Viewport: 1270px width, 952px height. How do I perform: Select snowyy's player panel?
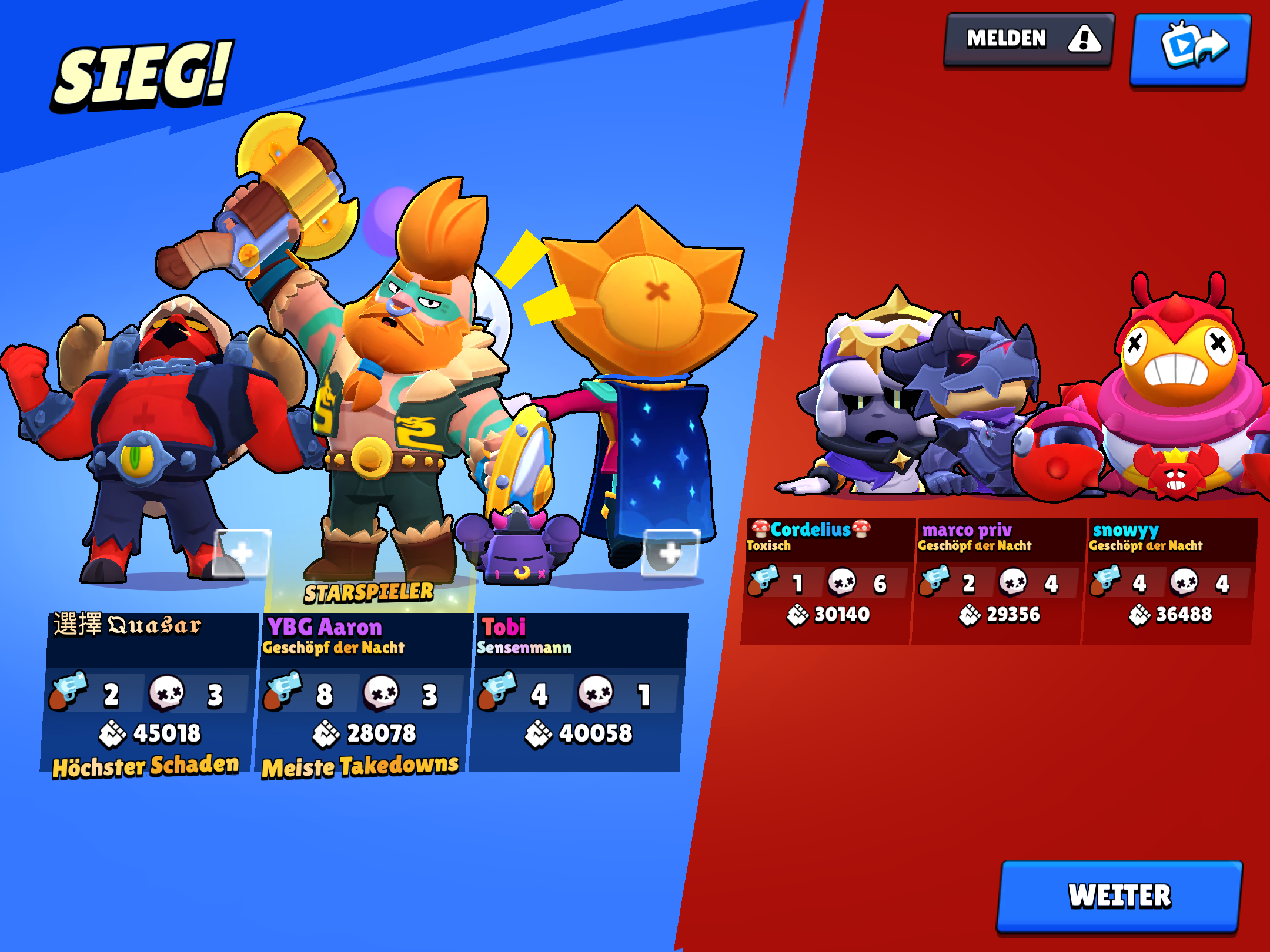pos(1170,581)
